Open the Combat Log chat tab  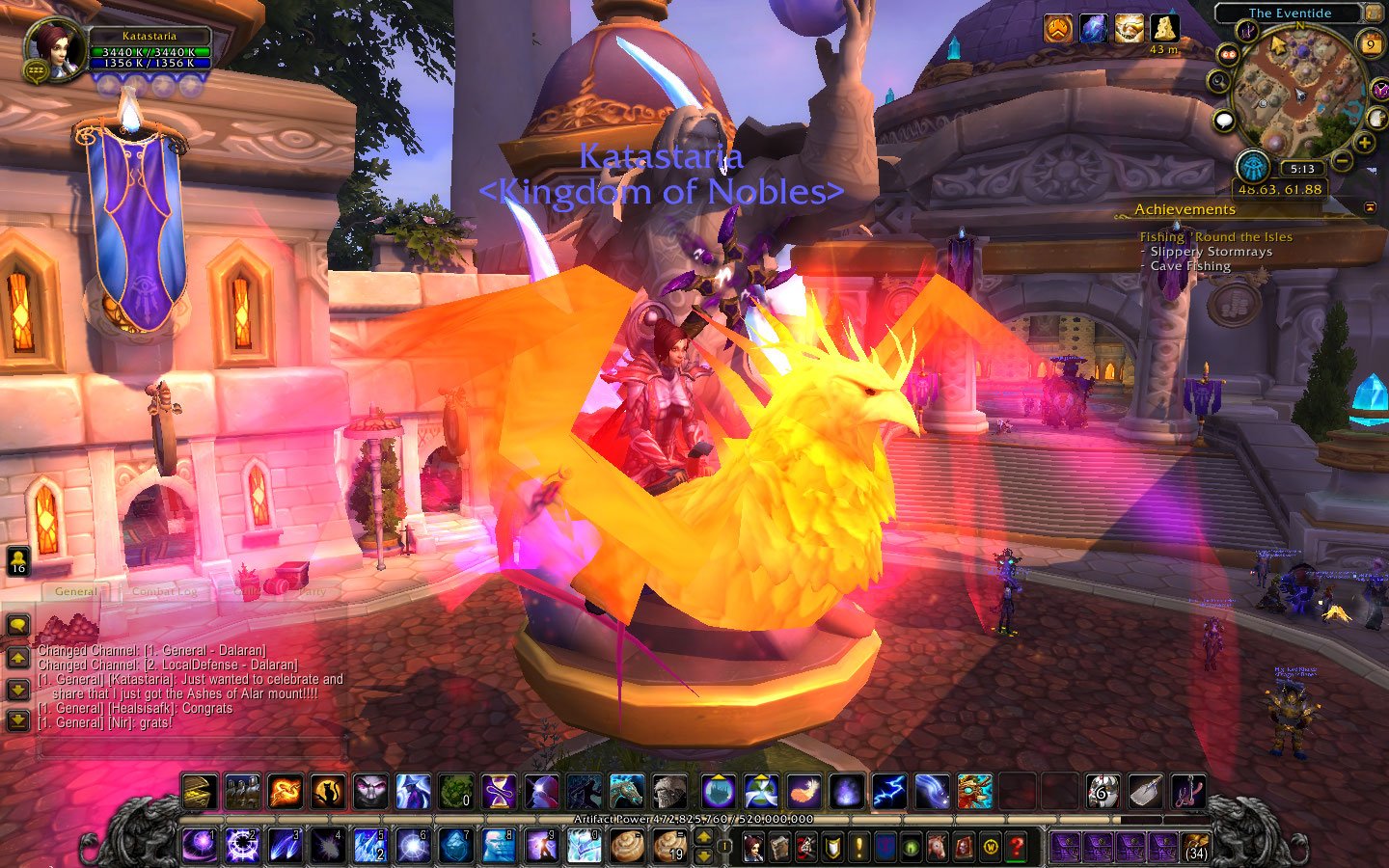tap(164, 591)
